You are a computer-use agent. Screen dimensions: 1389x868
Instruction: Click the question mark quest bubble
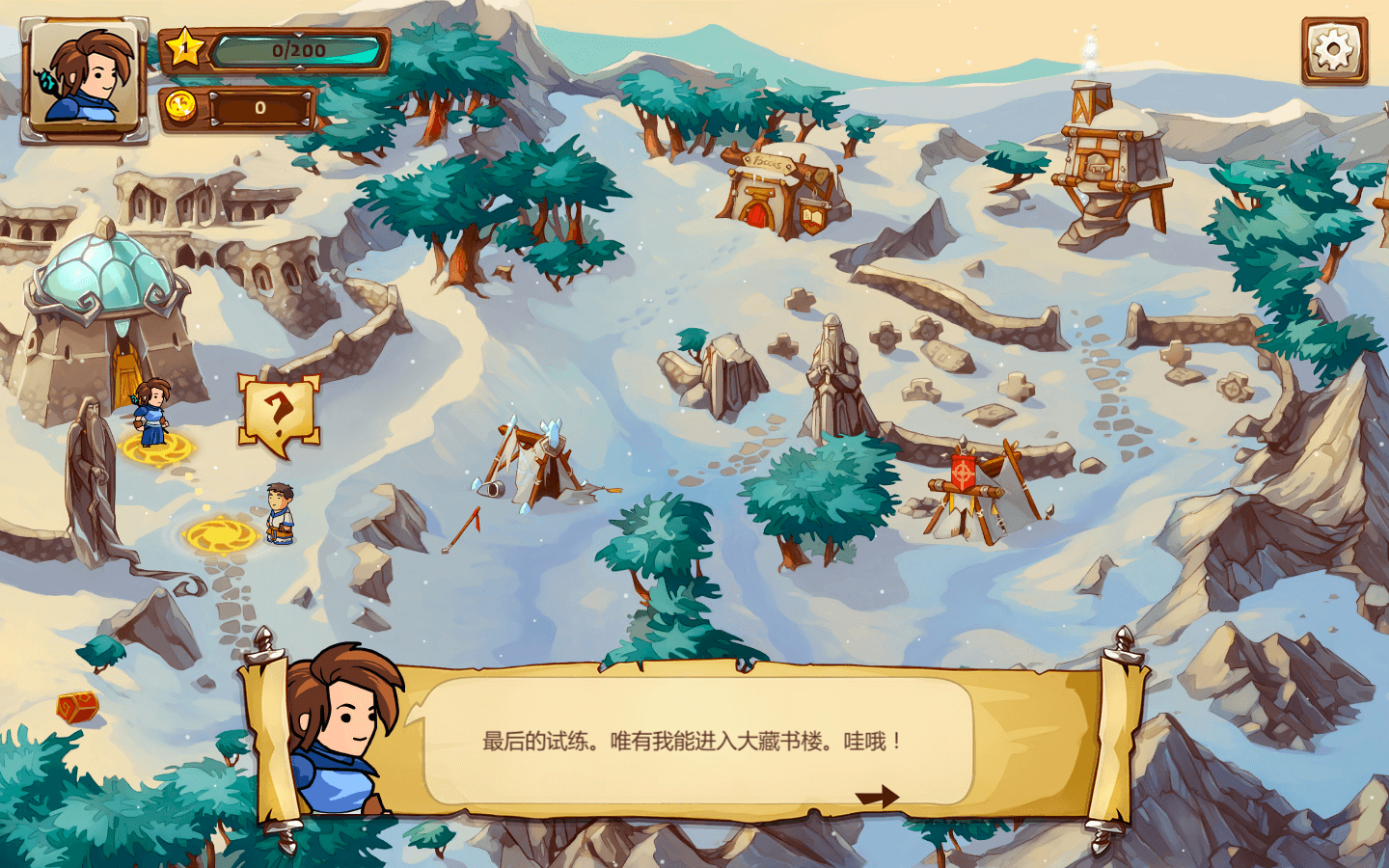[279, 413]
